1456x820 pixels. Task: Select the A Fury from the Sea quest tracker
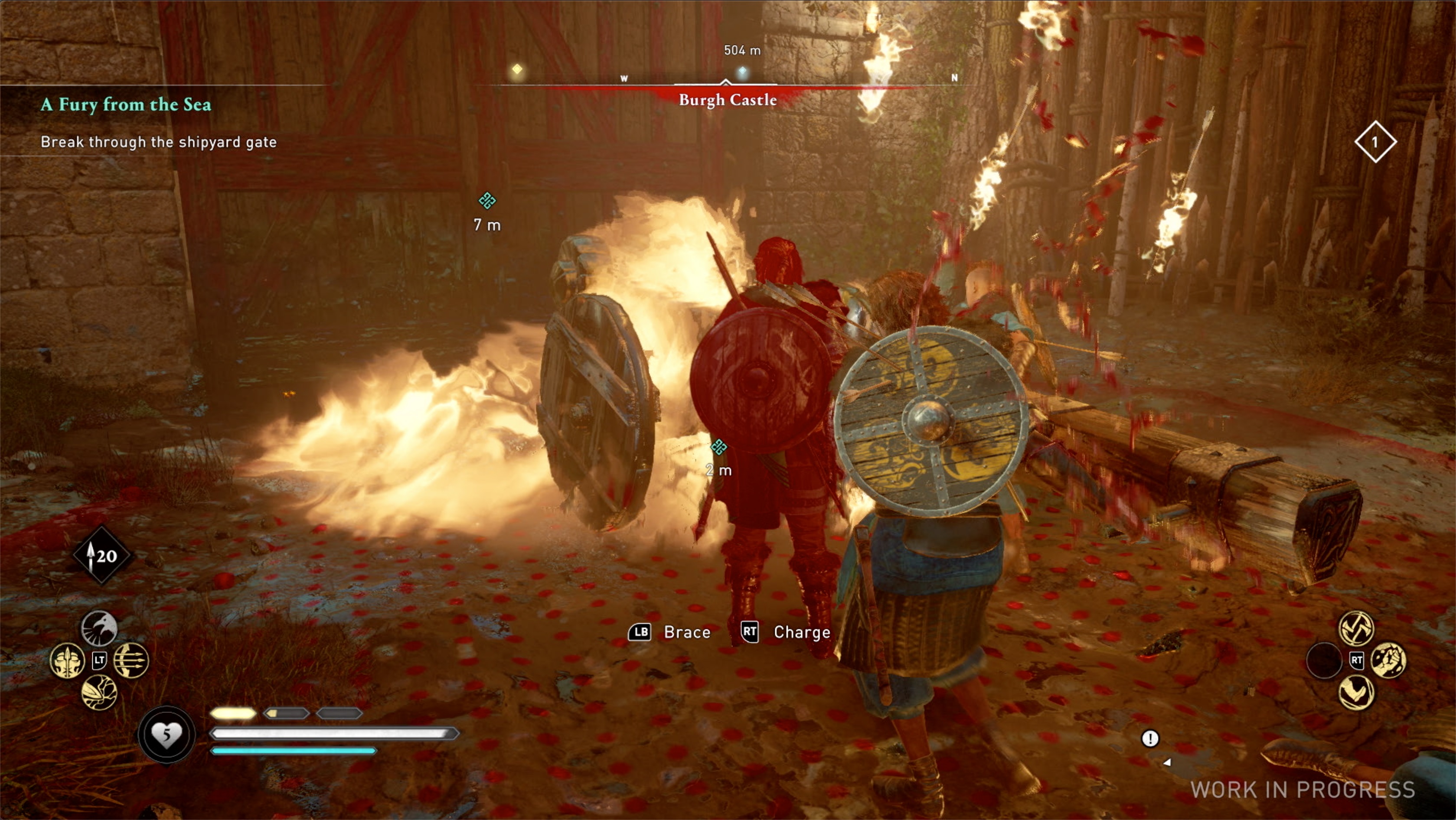pos(126,104)
